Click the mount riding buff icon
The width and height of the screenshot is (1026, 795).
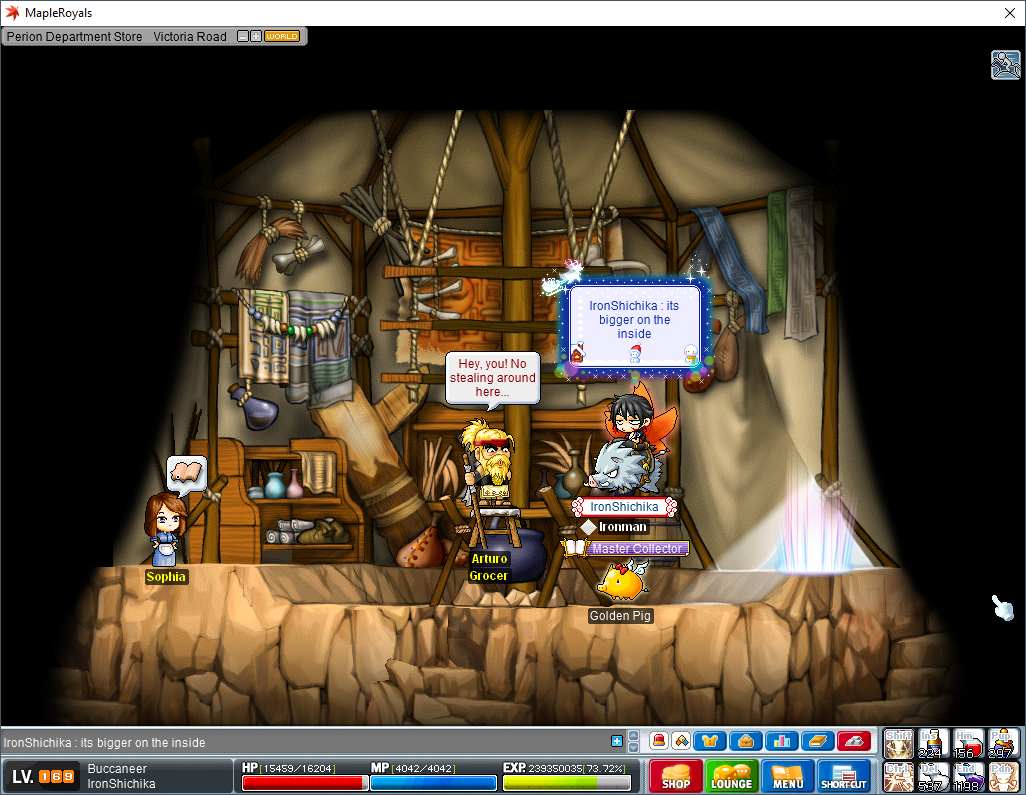click(x=1005, y=64)
